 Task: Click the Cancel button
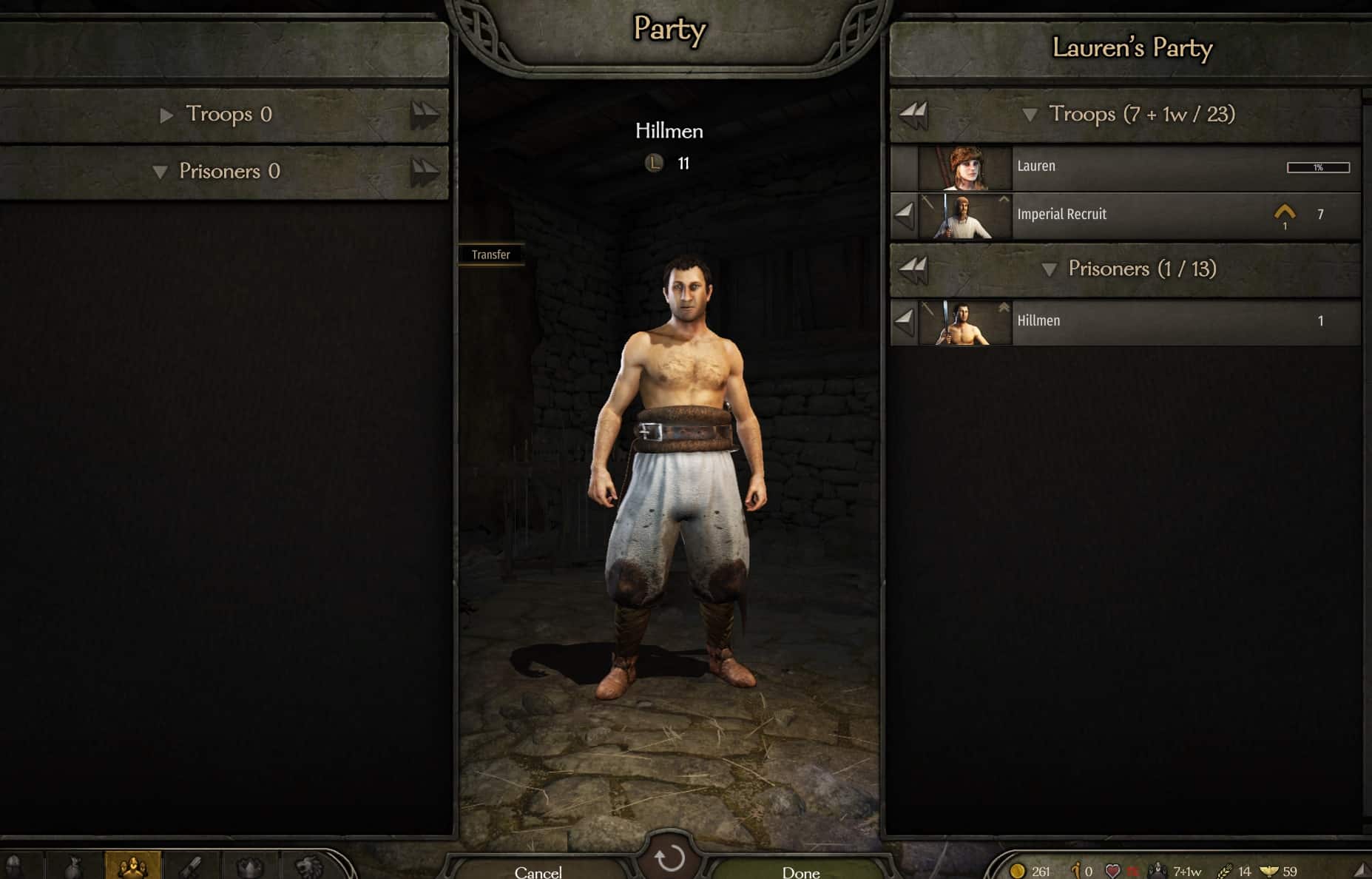click(538, 872)
